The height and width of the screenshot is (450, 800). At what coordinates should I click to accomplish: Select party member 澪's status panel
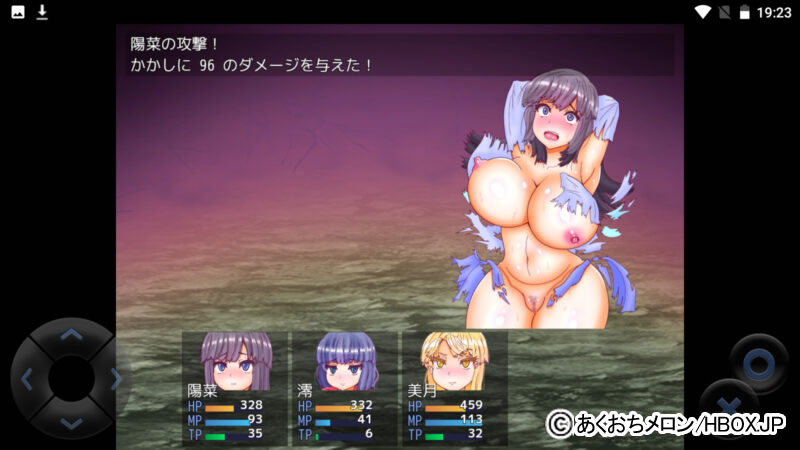click(x=344, y=388)
